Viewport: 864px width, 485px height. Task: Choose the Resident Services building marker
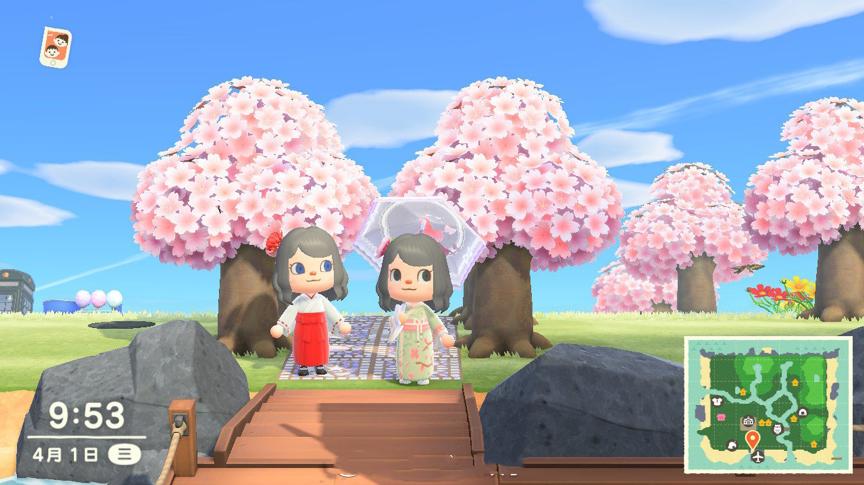coord(748,422)
